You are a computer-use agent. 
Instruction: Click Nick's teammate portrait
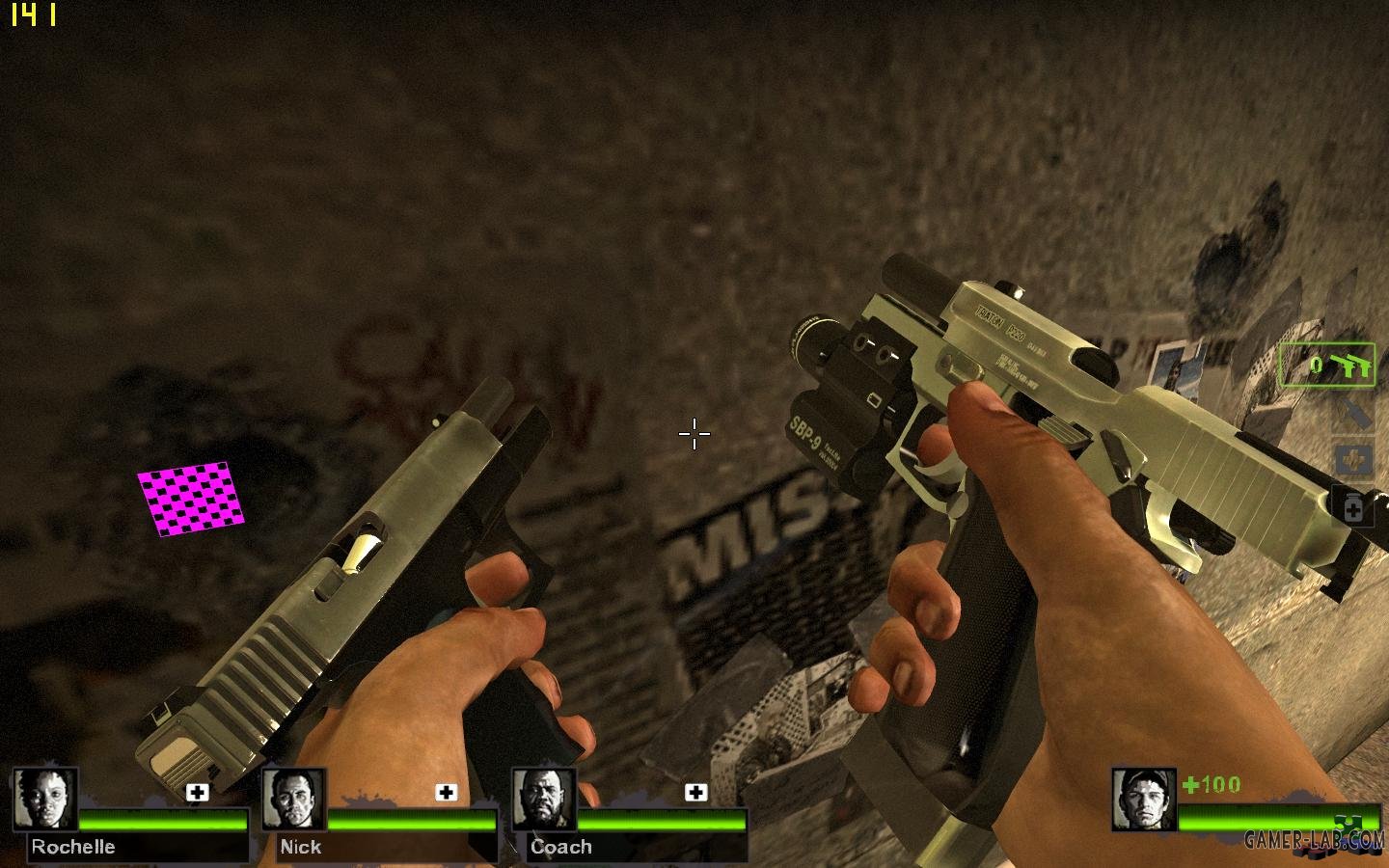[294, 800]
